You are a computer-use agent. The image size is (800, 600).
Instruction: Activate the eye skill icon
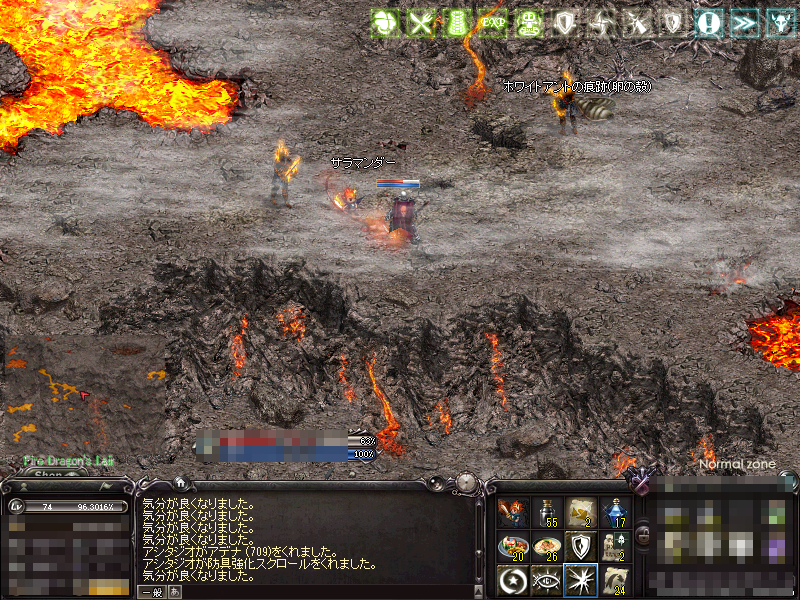pyautogui.click(x=547, y=580)
